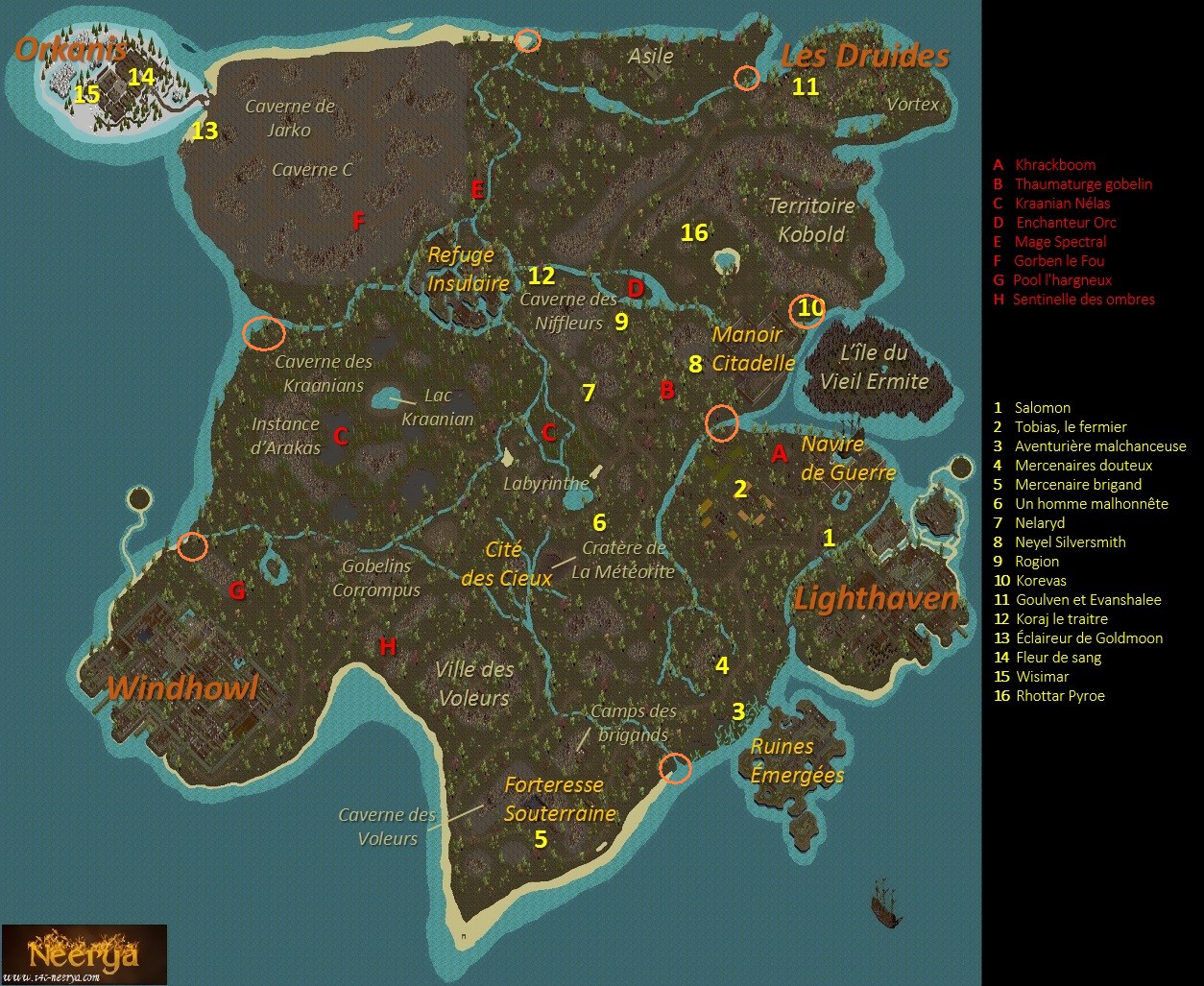The image size is (1204, 986).
Task: Select yellow map marker 11 near Les Druides
Action: point(805,86)
